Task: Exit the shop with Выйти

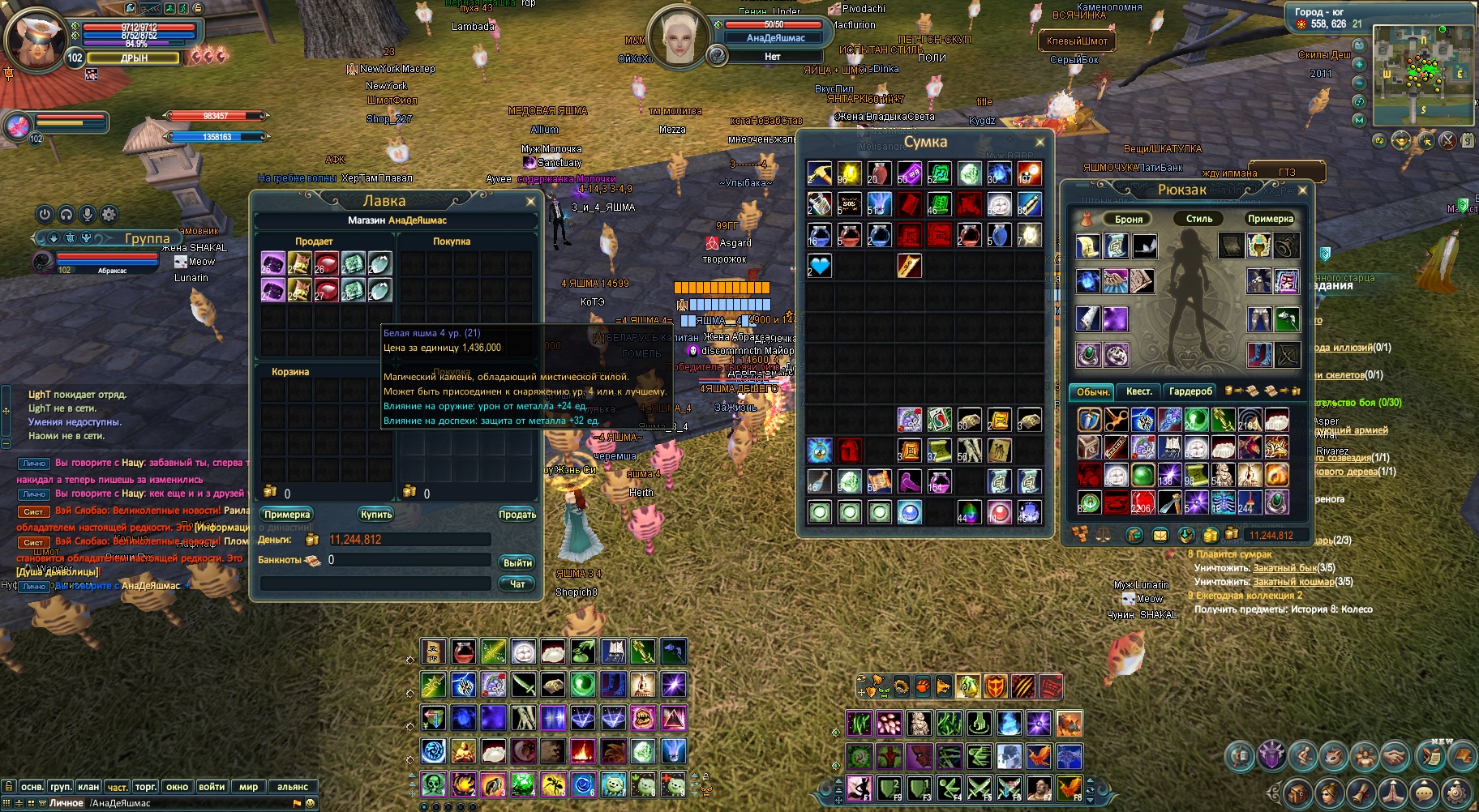Action: pyautogui.click(x=517, y=562)
